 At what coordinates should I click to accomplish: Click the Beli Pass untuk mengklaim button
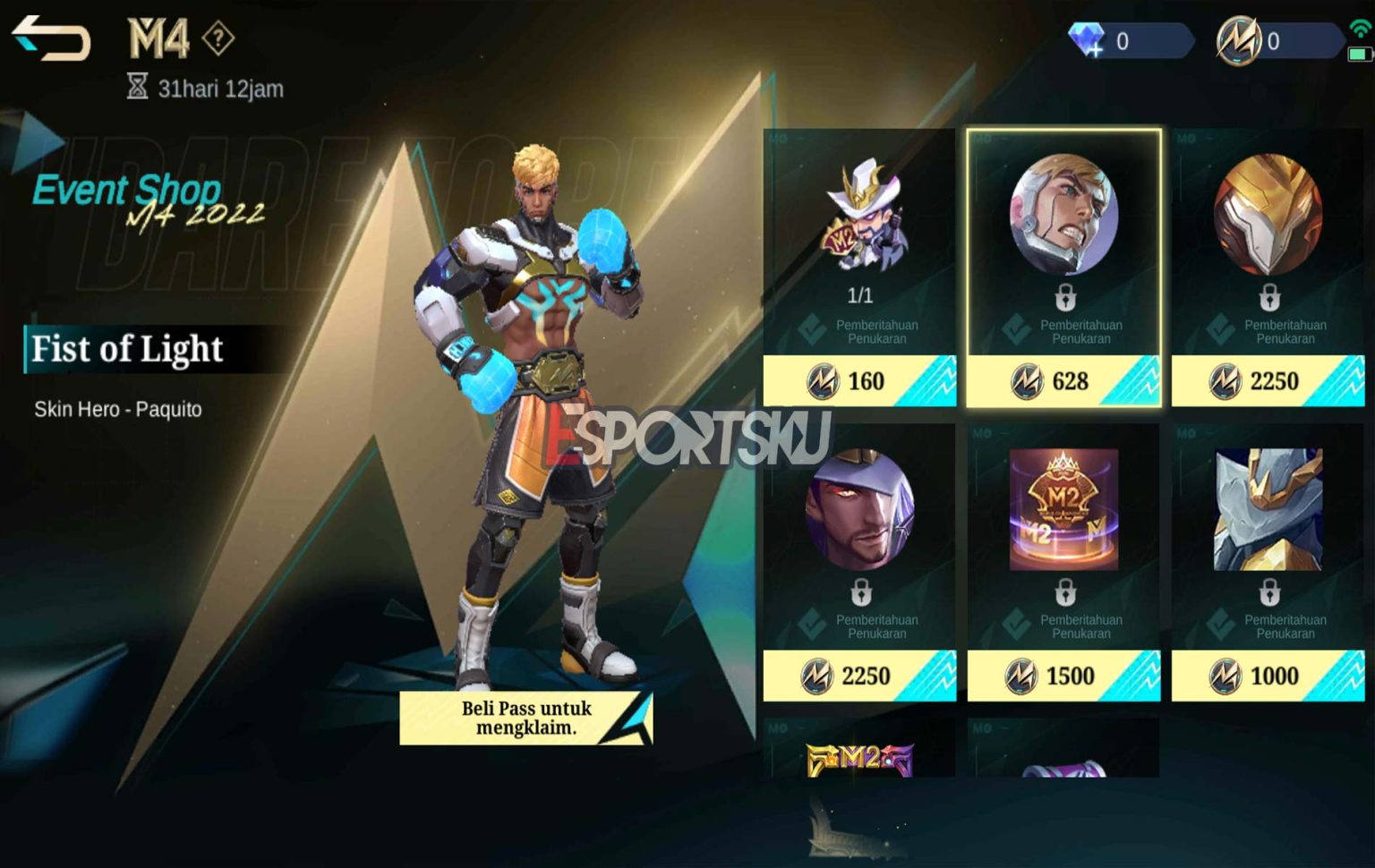(525, 719)
